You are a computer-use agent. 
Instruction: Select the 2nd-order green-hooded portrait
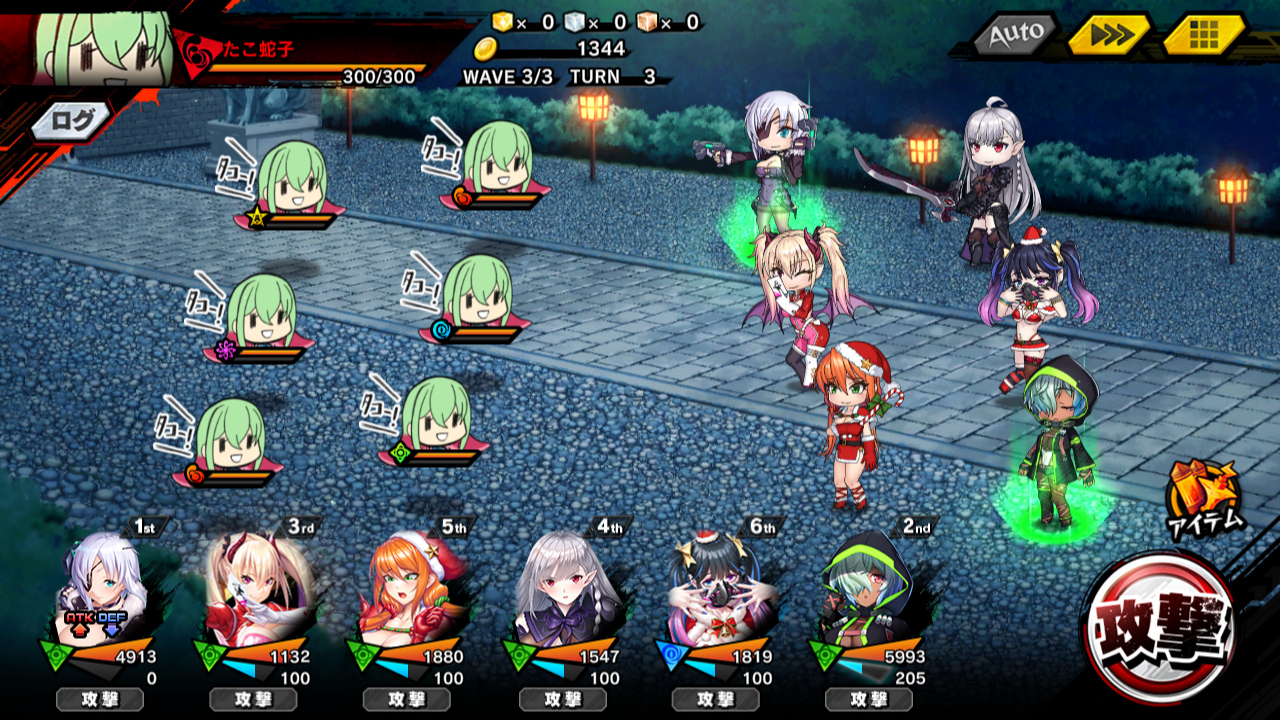pyautogui.click(x=866, y=588)
